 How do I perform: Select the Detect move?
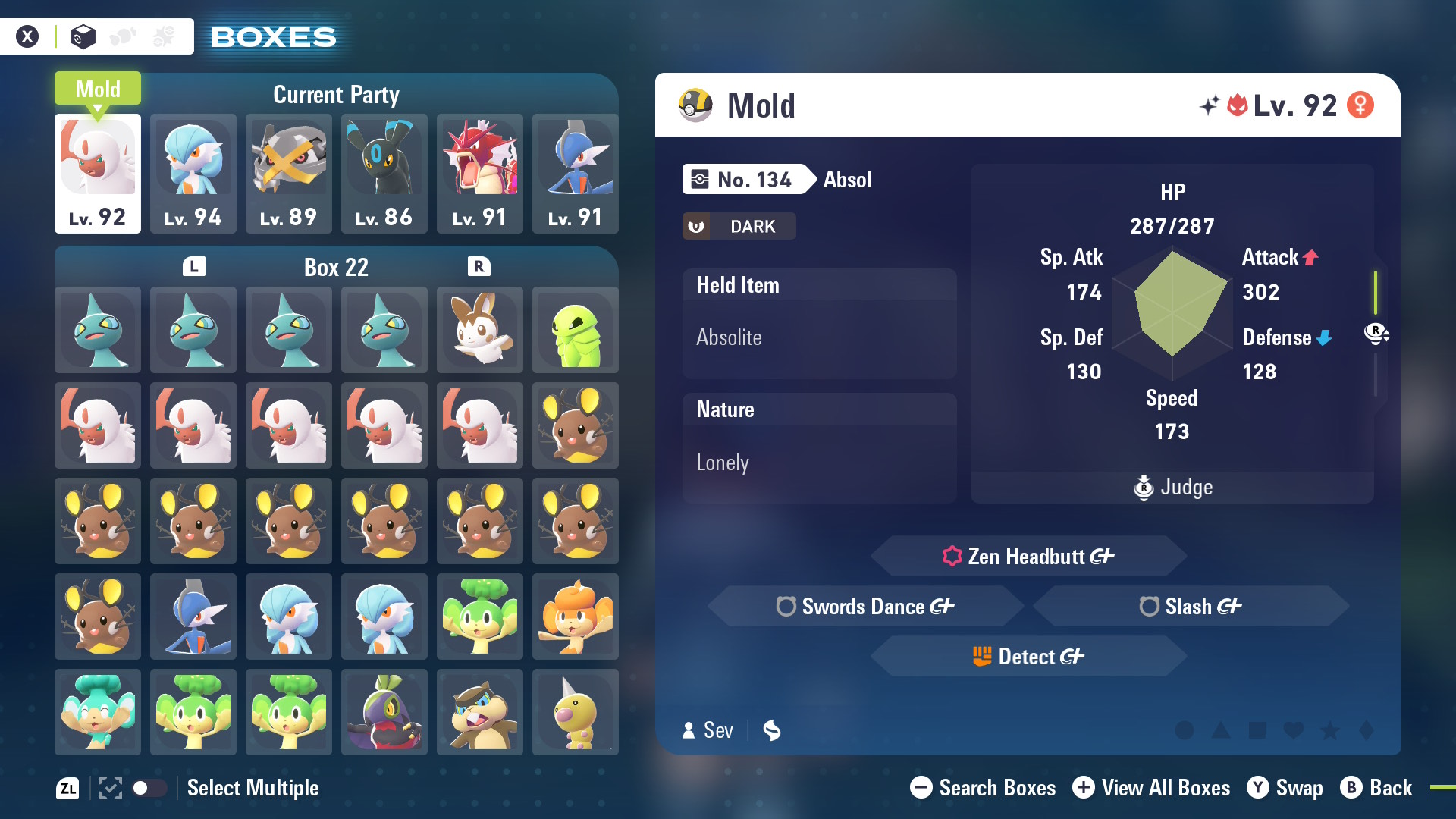(x=1028, y=657)
